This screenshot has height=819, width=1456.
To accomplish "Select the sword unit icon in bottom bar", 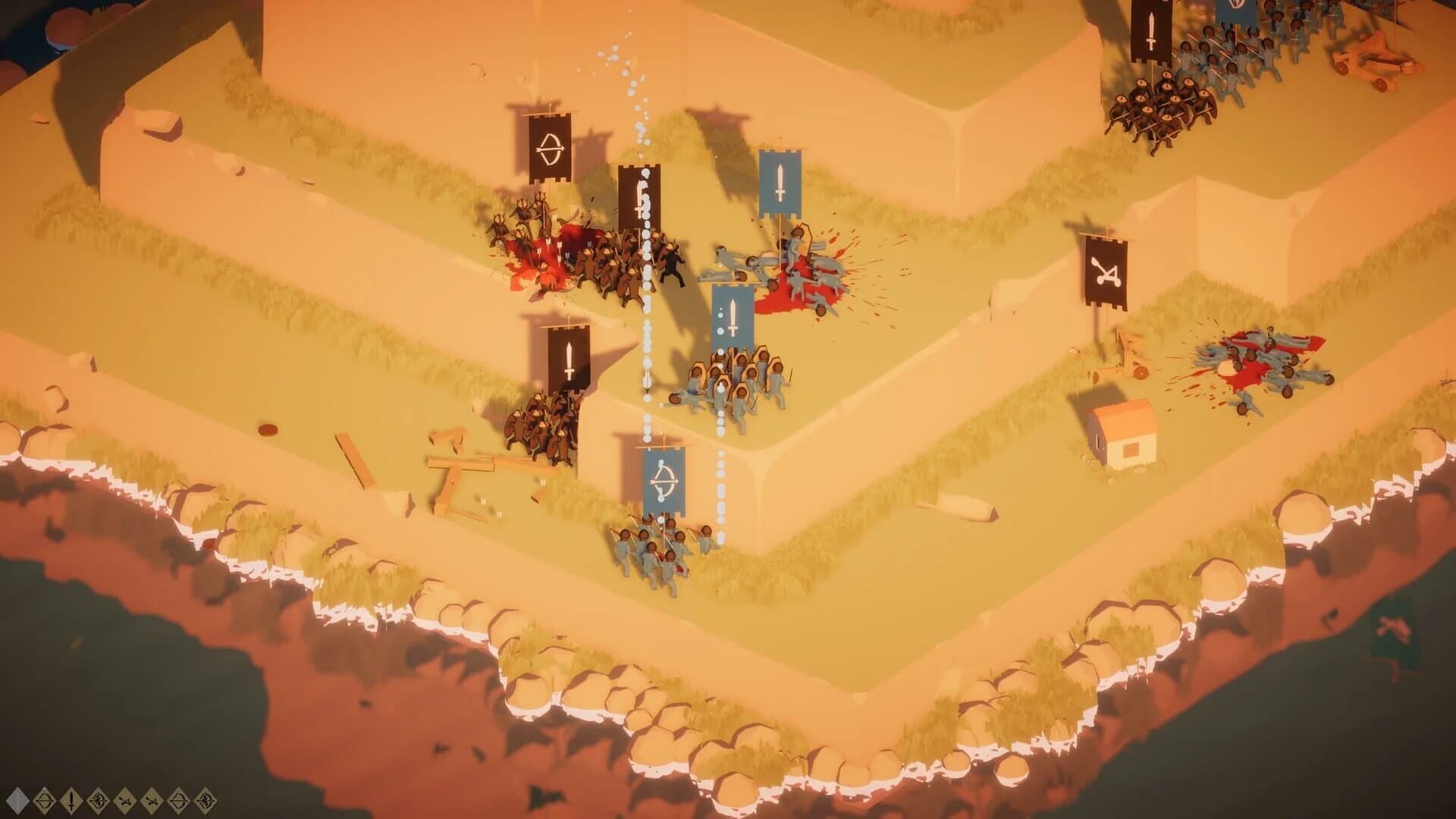I will (70, 800).
